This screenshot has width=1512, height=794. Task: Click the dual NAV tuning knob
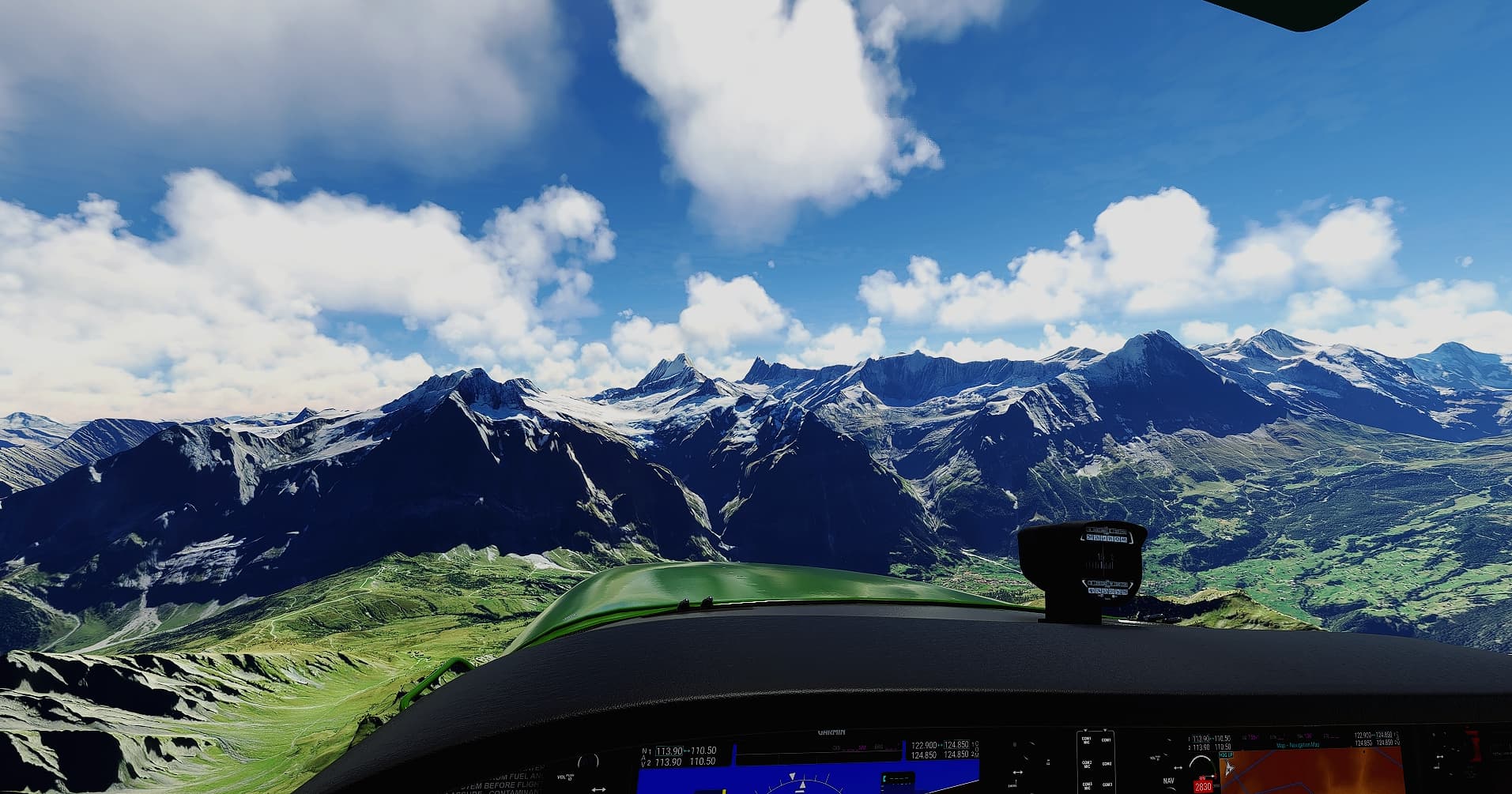(598, 789)
